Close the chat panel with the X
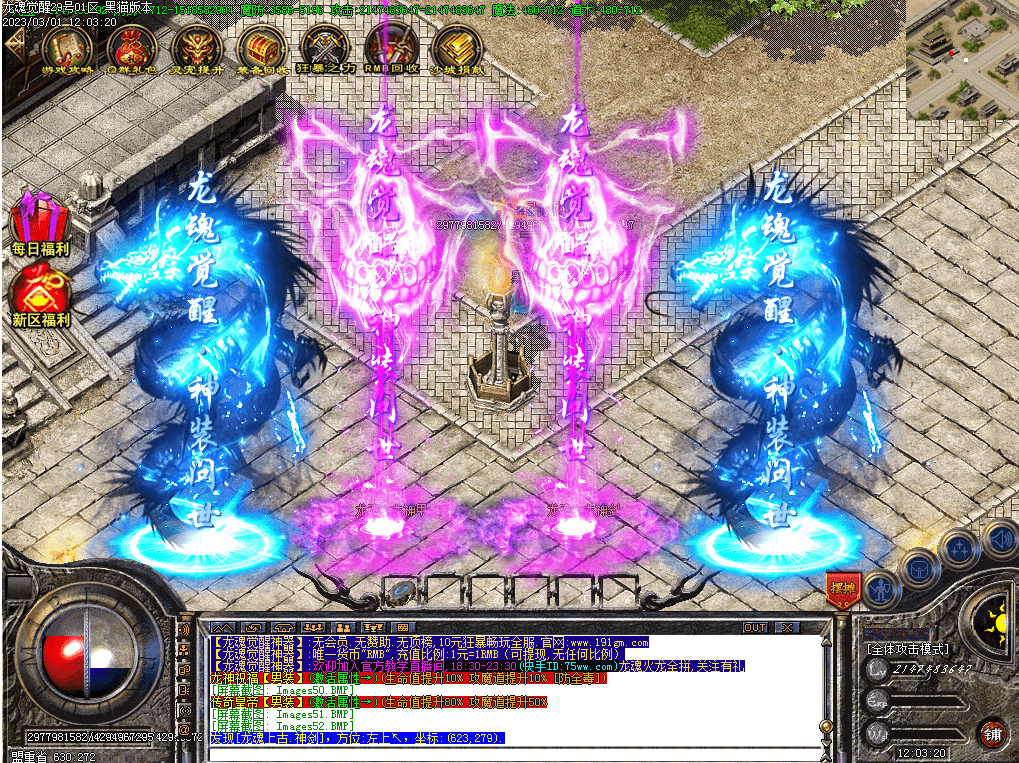The width and height of the screenshot is (1019, 763). point(788,627)
